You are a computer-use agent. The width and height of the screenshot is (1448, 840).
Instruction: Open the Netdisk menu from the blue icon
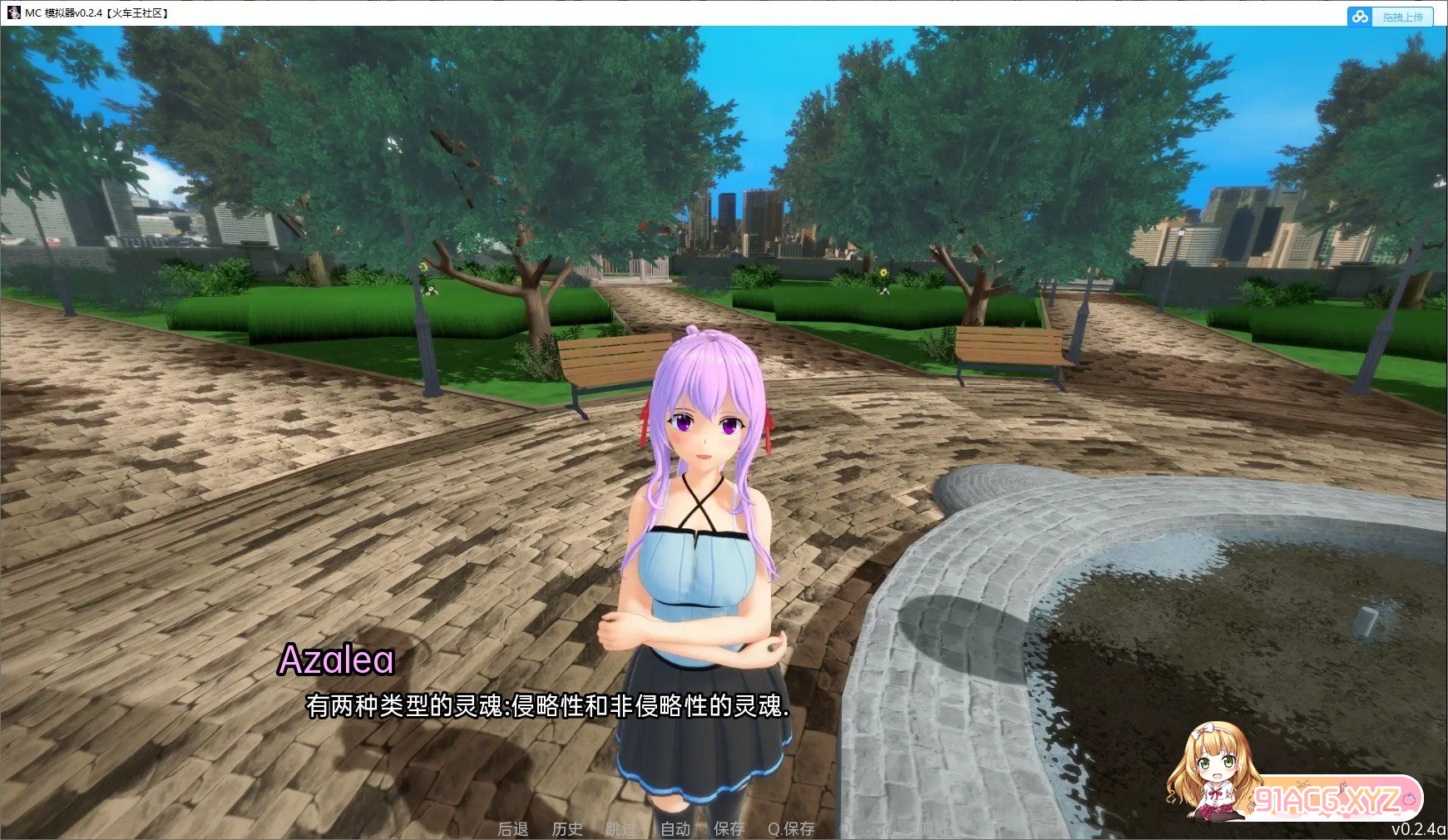point(1361,16)
